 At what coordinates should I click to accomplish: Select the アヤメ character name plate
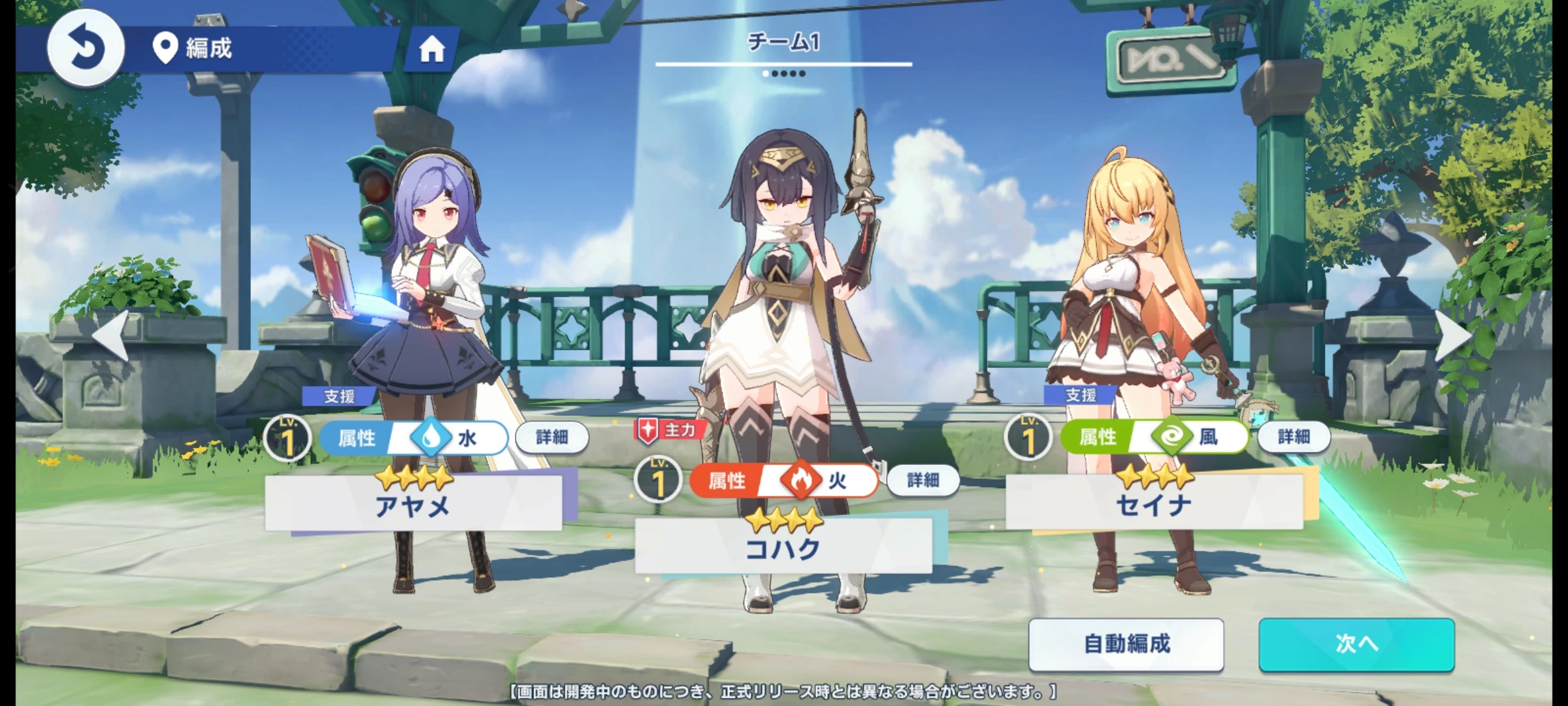pyautogui.click(x=413, y=504)
